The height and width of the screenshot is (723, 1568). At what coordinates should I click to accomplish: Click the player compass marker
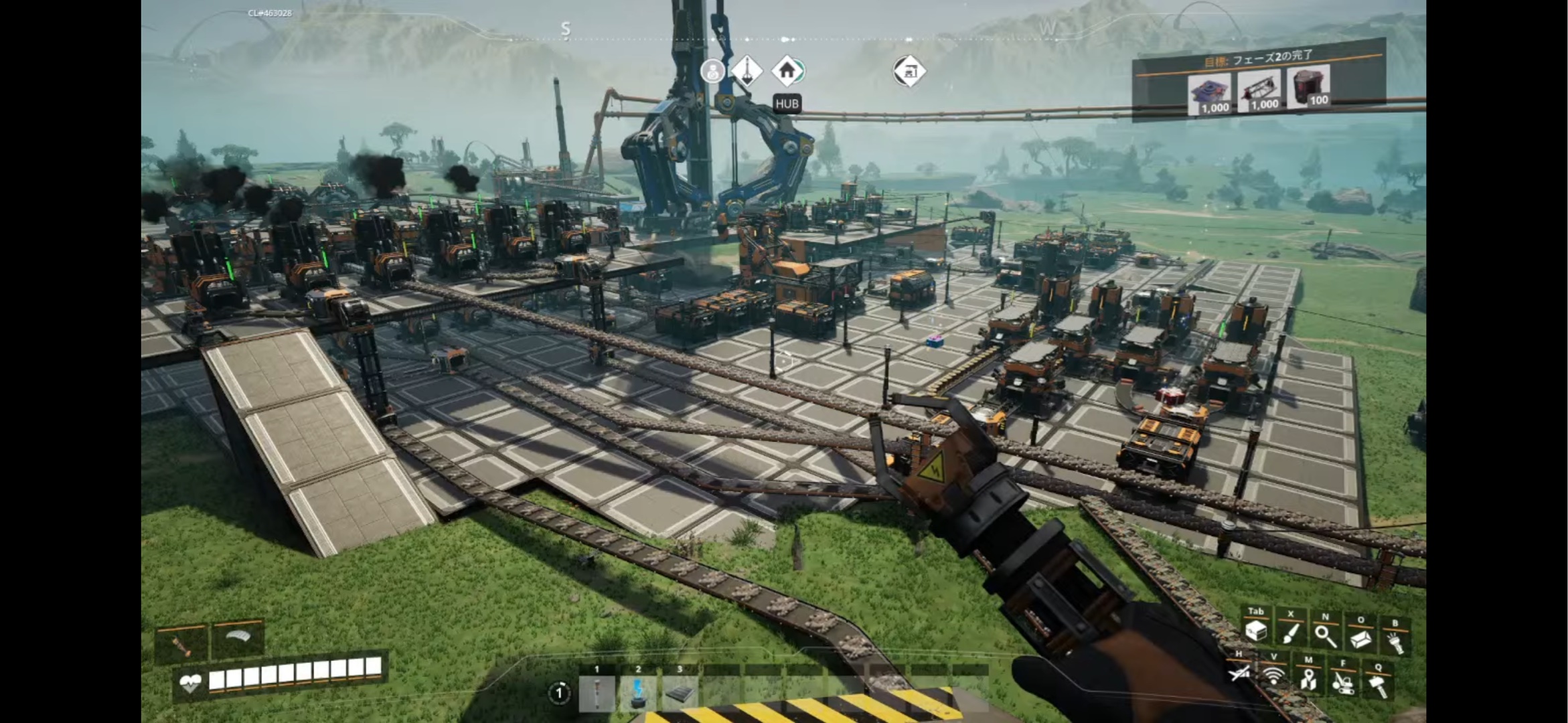712,70
